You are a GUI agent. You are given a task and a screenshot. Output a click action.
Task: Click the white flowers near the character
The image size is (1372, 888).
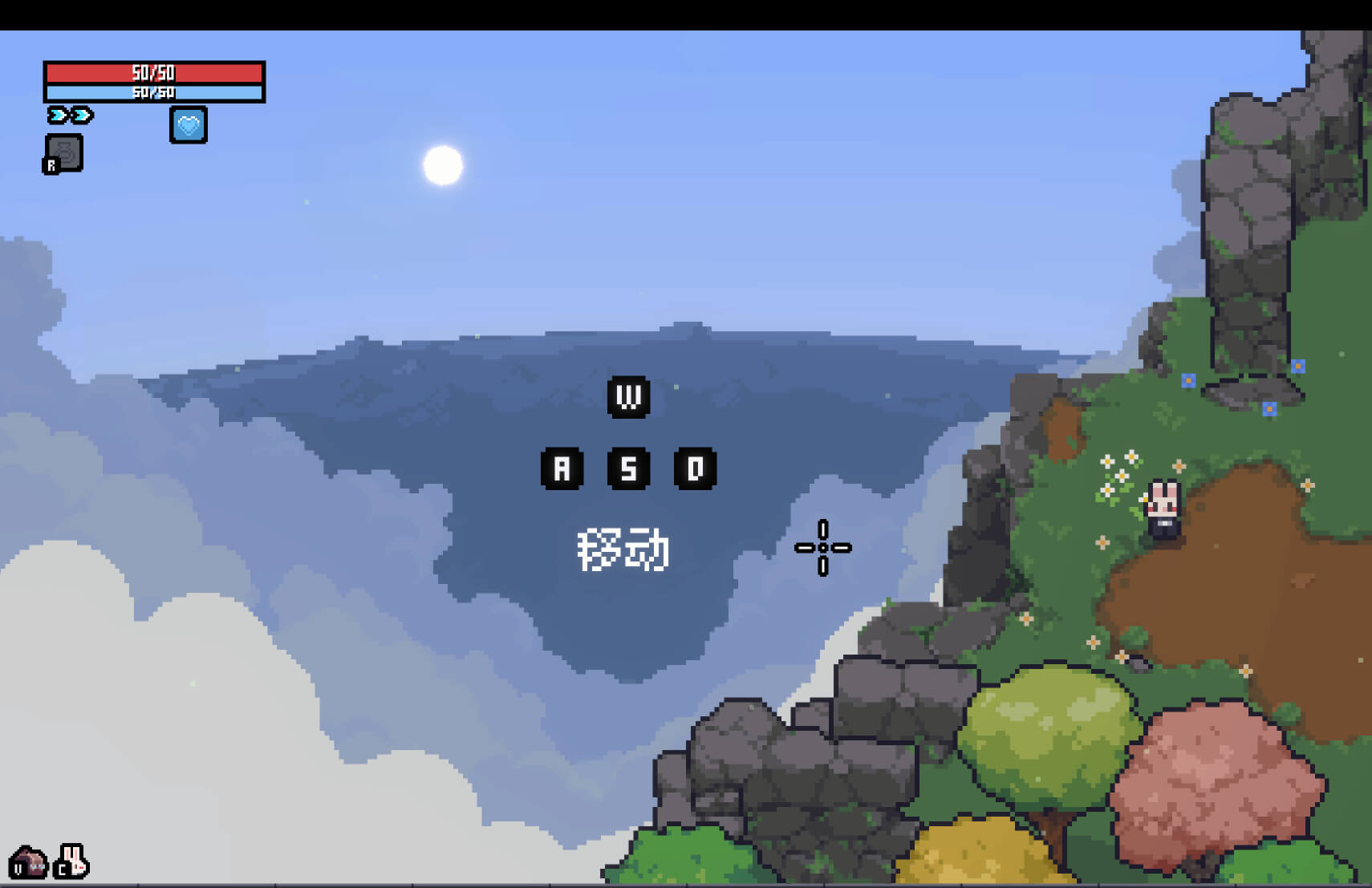(x=1114, y=472)
